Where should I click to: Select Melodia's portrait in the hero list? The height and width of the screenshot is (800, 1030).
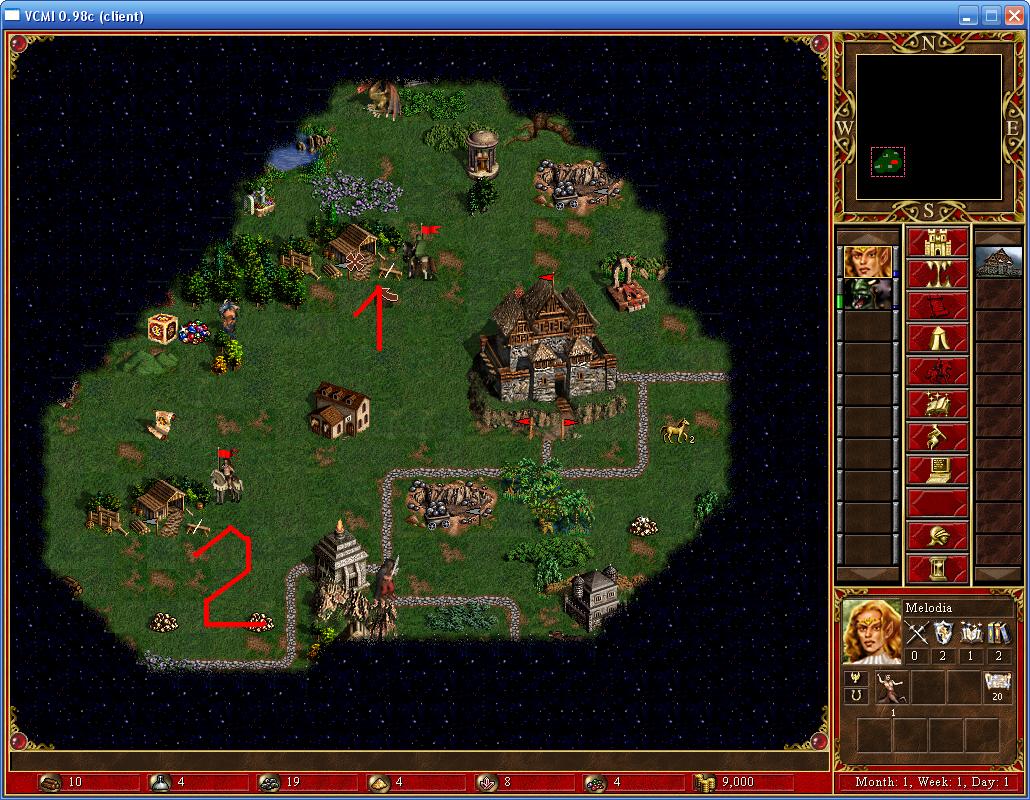tap(867, 262)
